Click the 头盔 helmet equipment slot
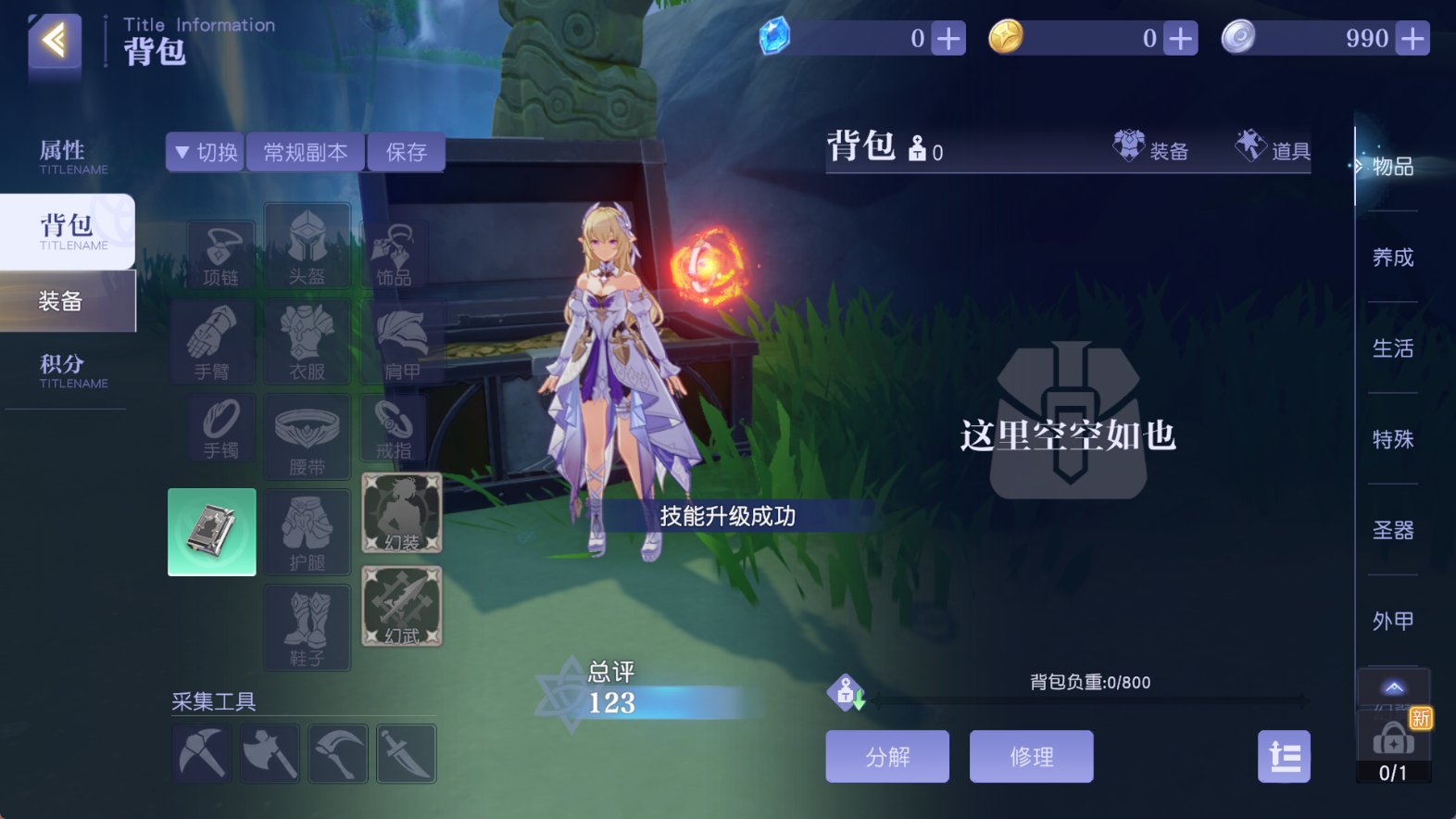This screenshot has width=1456, height=819. [x=307, y=247]
